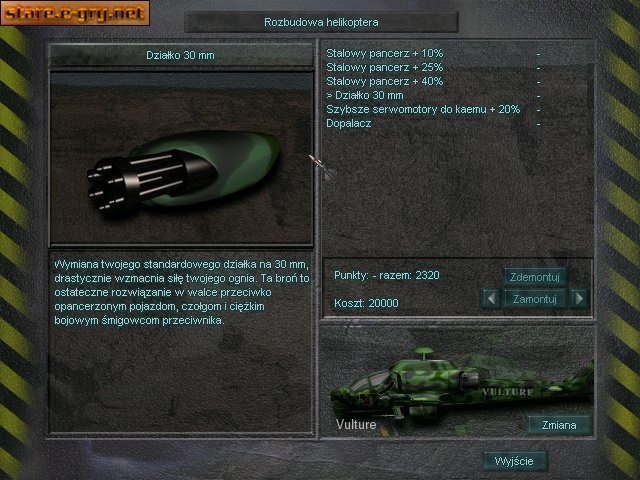Choose the Stalowy pancerz + 25% upgrade
Viewport: 640px width, 480px height.
point(385,67)
